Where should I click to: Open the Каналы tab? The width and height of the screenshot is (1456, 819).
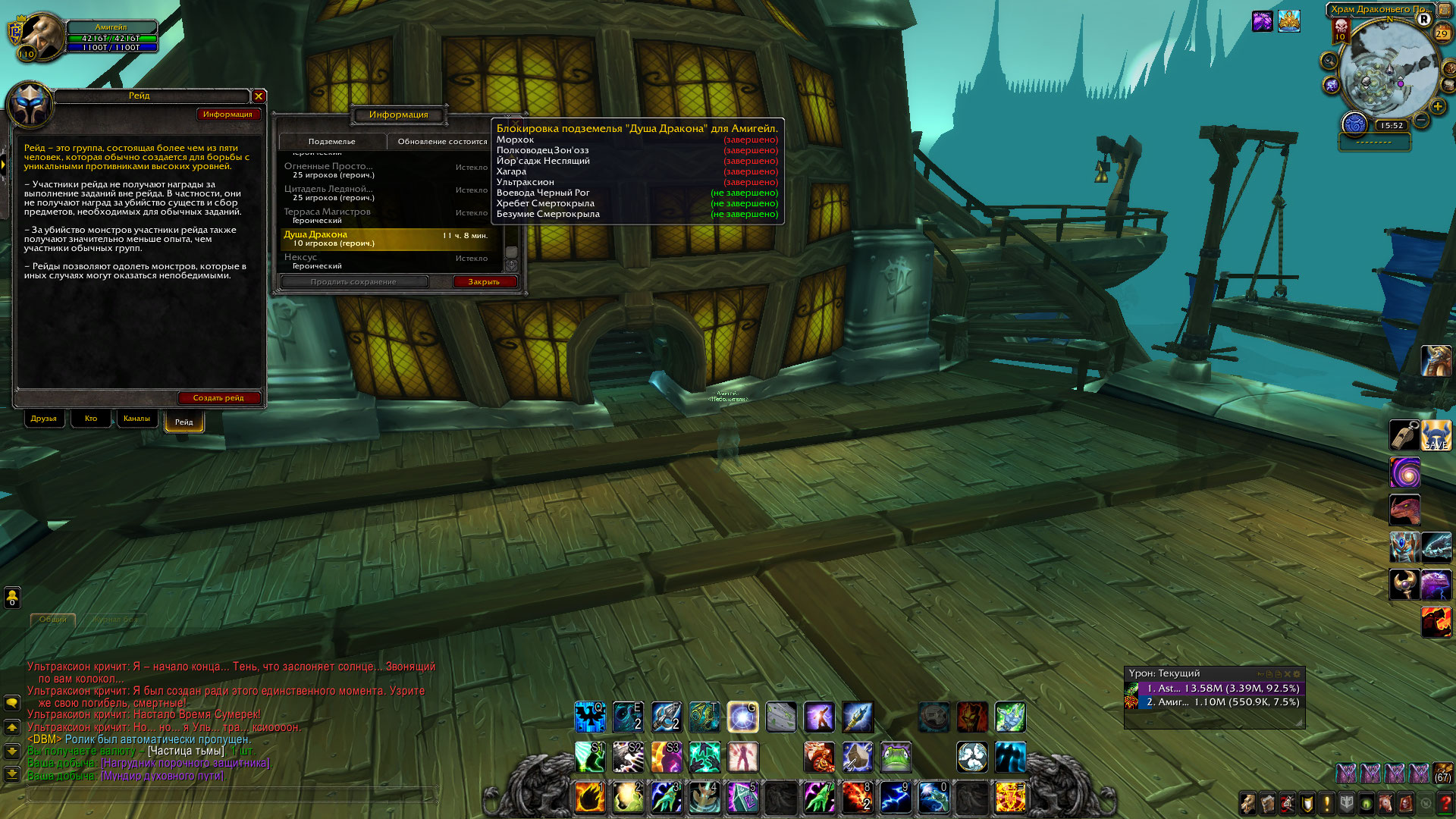coord(136,419)
